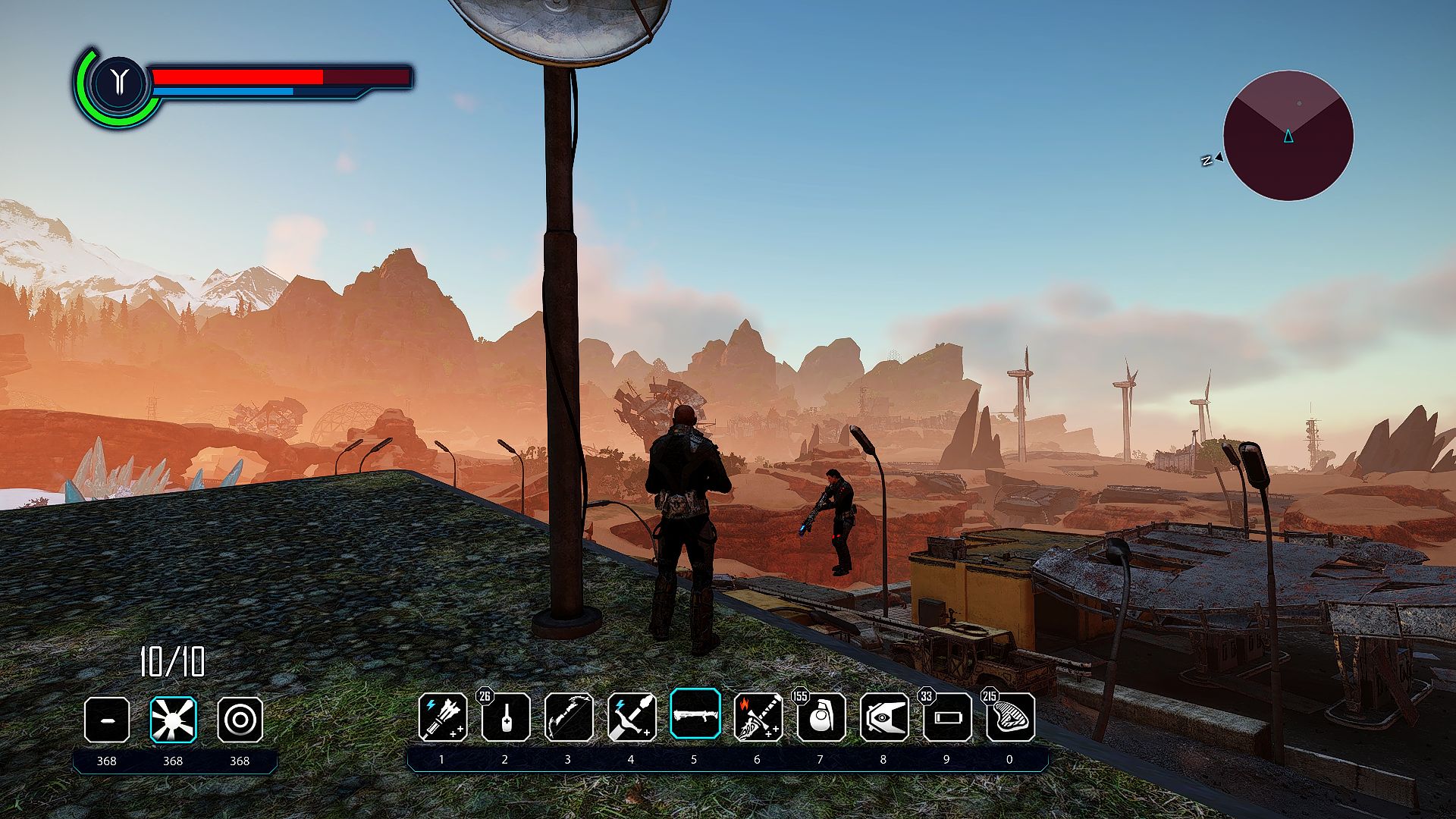Select the scatter shot ammo type
The image size is (1456, 819).
[x=173, y=719]
